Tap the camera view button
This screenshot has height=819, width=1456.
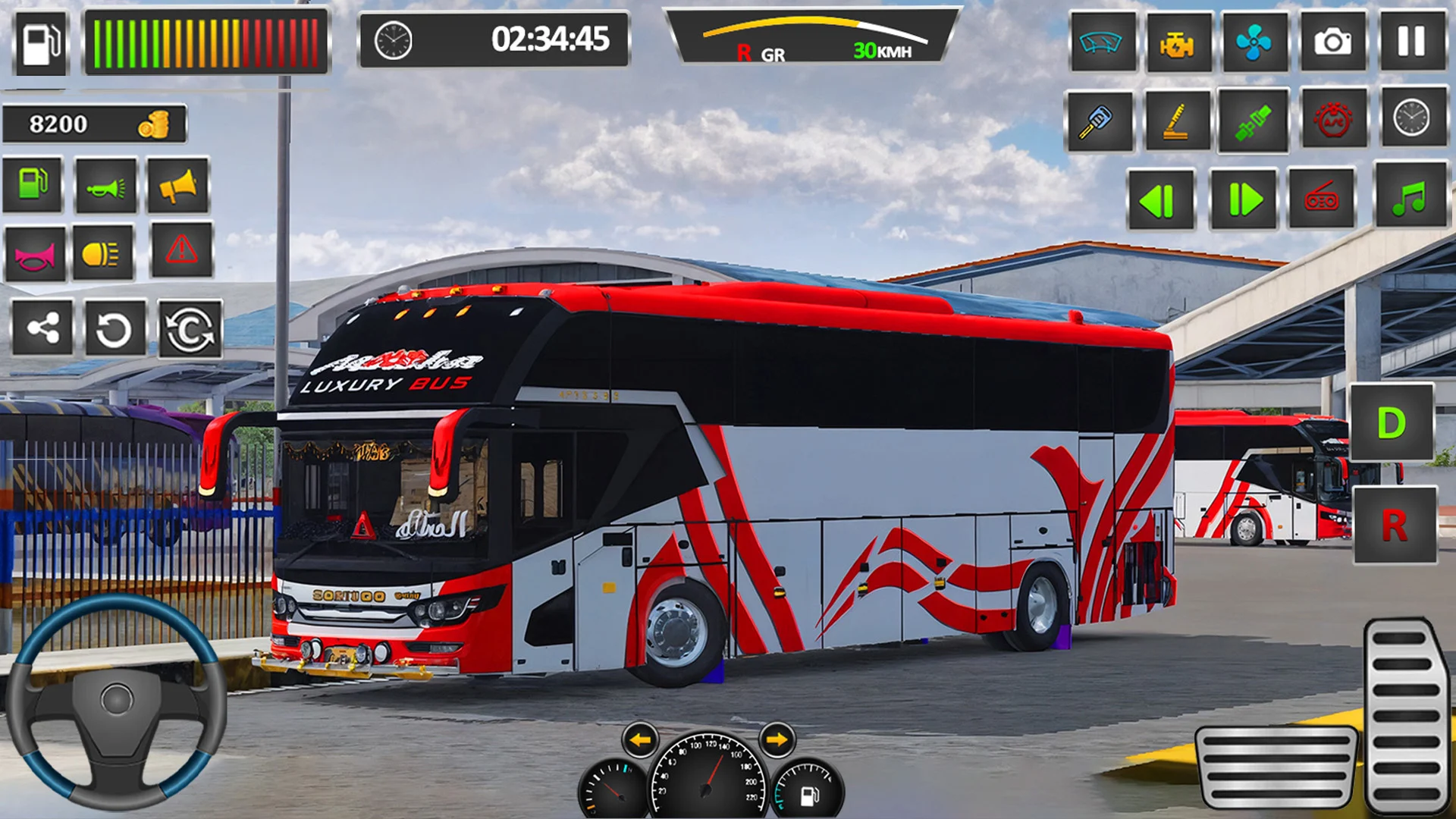(x=1333, y=42)
